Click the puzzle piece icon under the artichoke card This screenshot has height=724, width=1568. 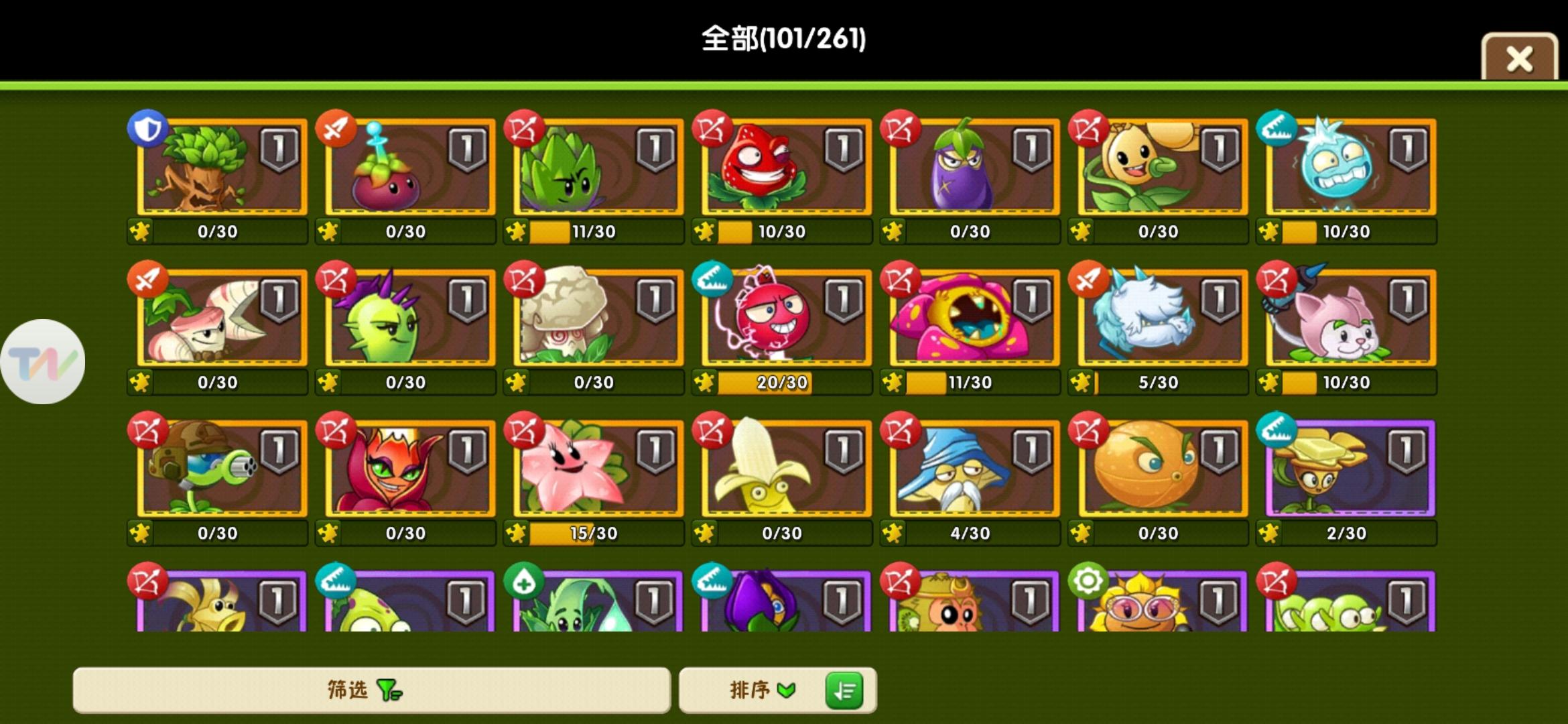pos(516,231)
